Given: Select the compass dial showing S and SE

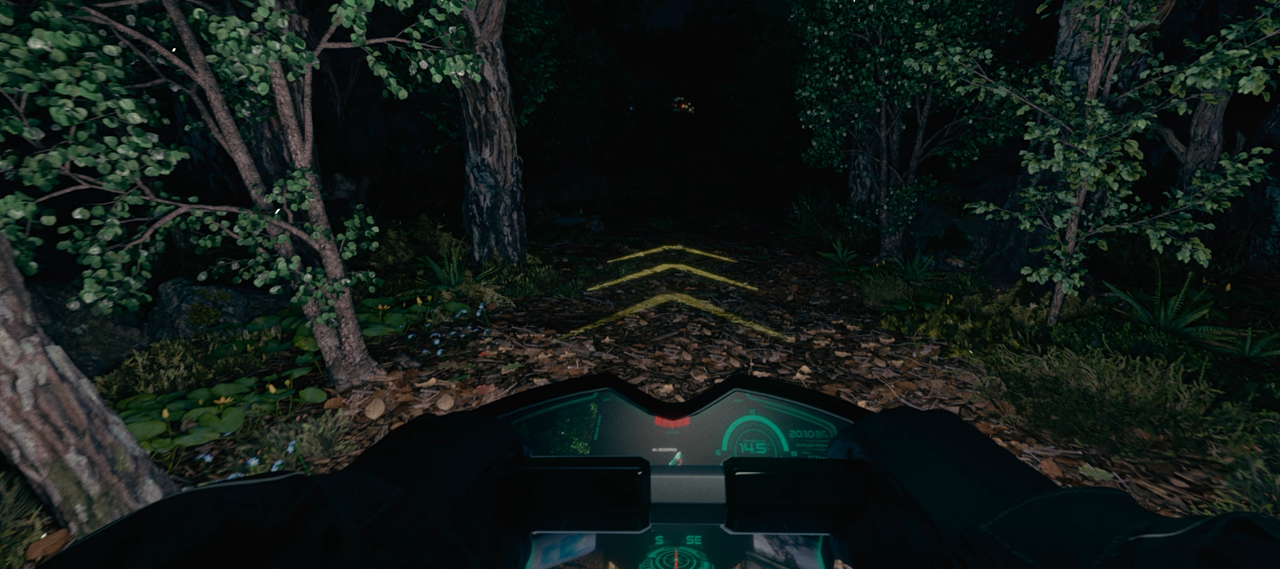Looking at the screenshot, I should point(677,551).
